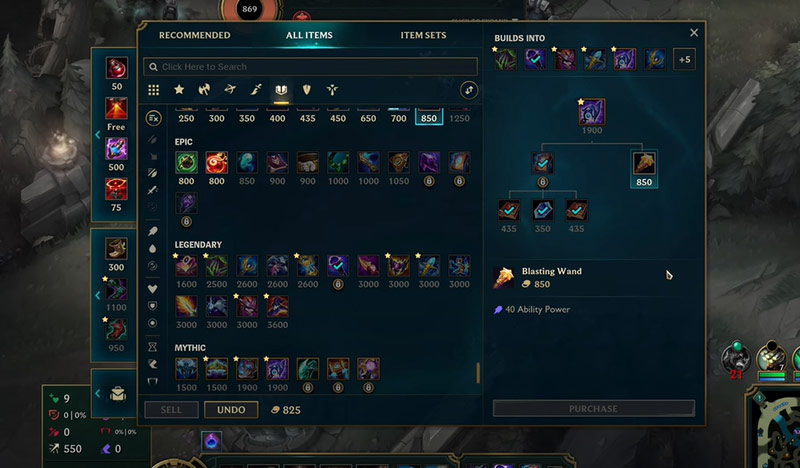
Task: Show the +5 more builds-into items
Action: [x=684, y=59]
